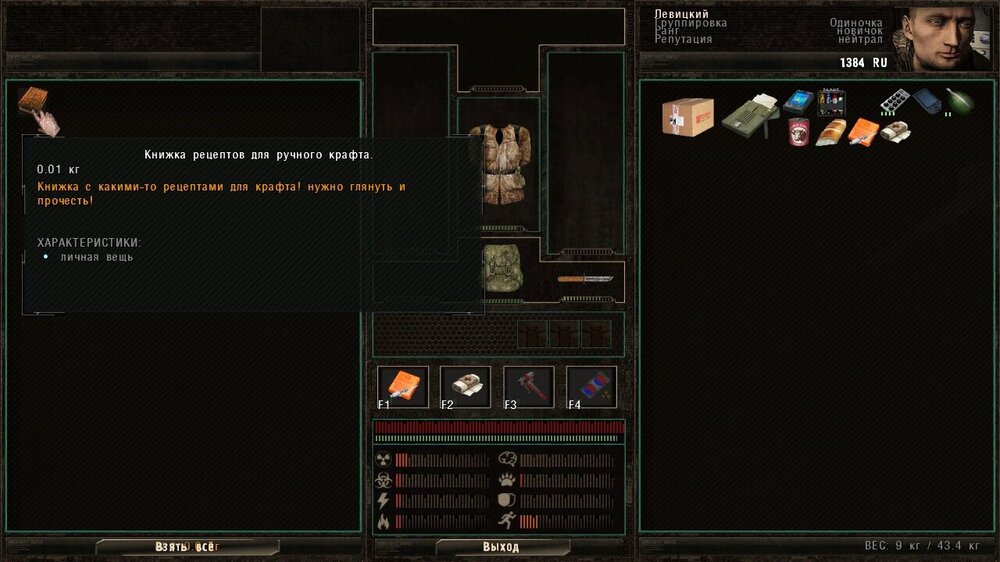Viewport: 1000px width, 562px height.
Task: Select the recipe book in the loot panel
Action: [35, 104]
